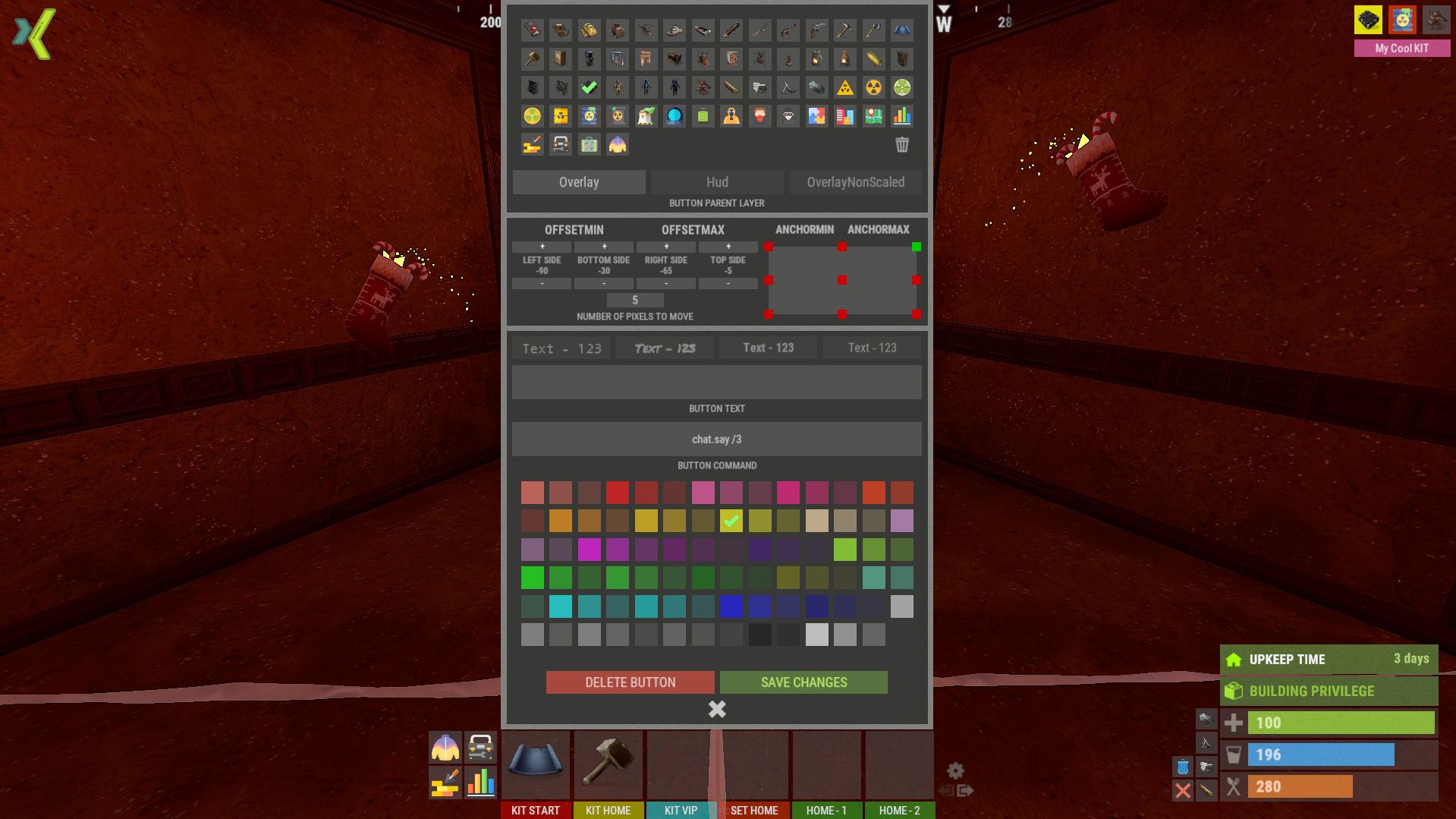Image resolution: width=1456 pixels, height=819 pixels.
Task: Click the DELETE BUTTON button
Action: pyautogui.click(x=630, y=682)
